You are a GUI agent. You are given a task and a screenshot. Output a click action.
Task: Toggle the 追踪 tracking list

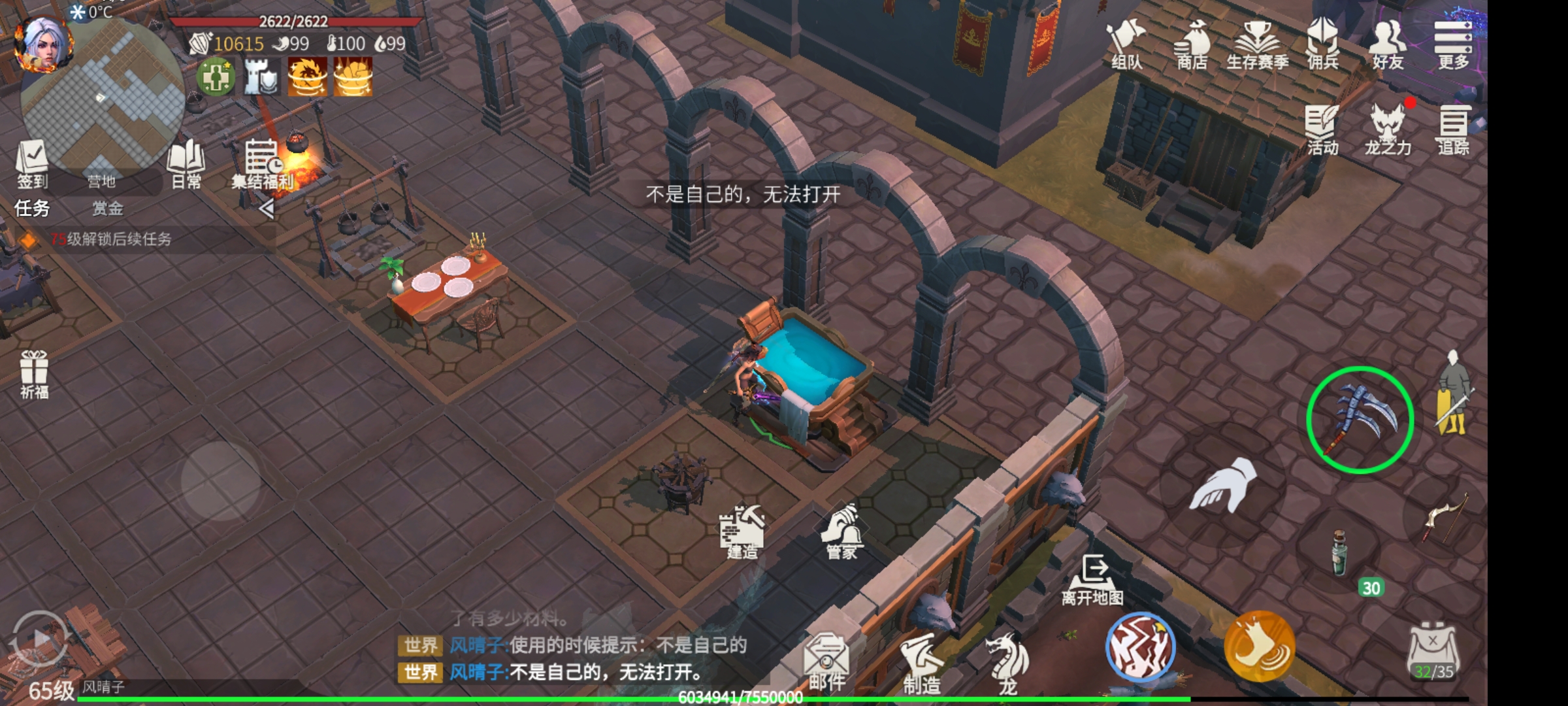coord(1453,129)
